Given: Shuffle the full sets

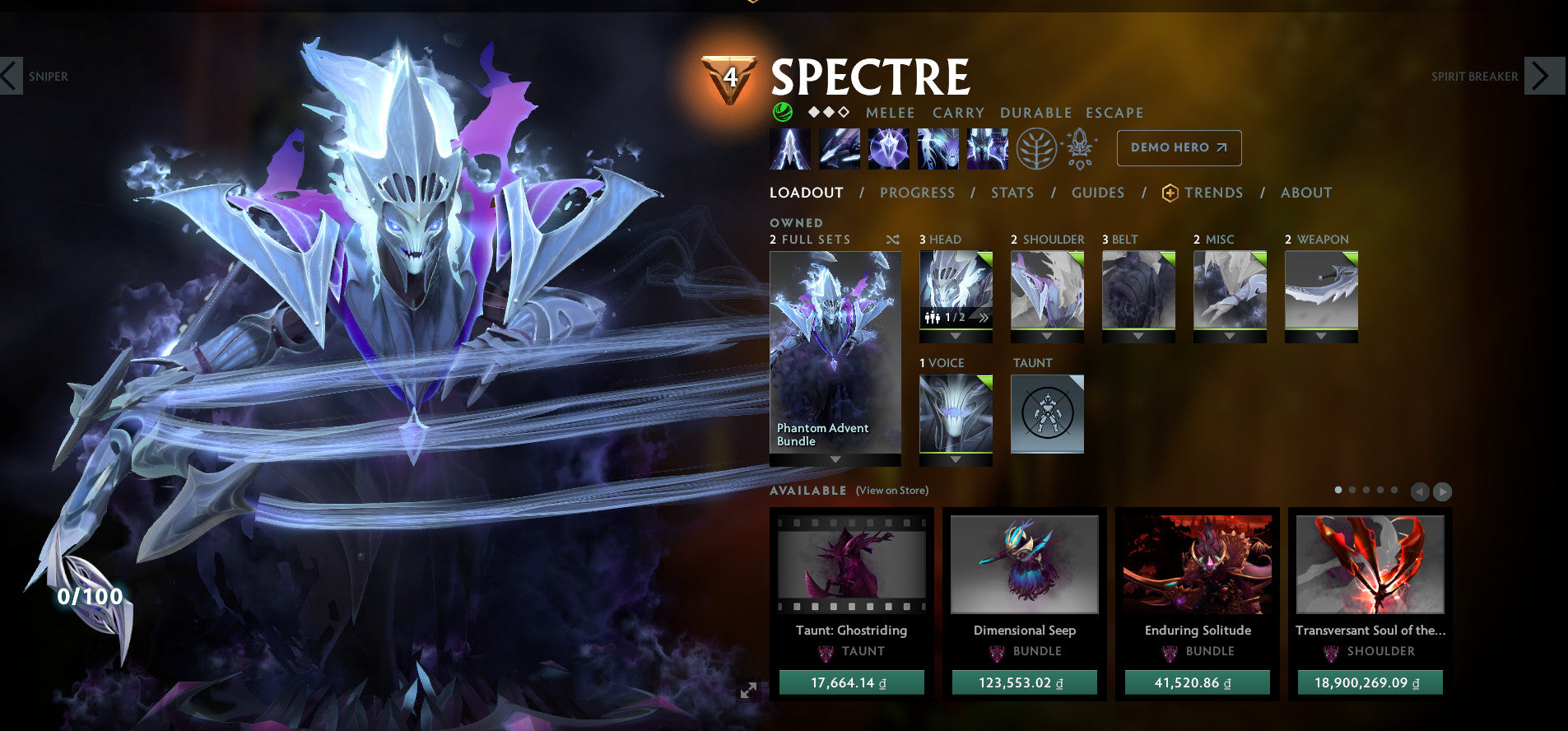Looking at the screenshot, I should [892, 240].
